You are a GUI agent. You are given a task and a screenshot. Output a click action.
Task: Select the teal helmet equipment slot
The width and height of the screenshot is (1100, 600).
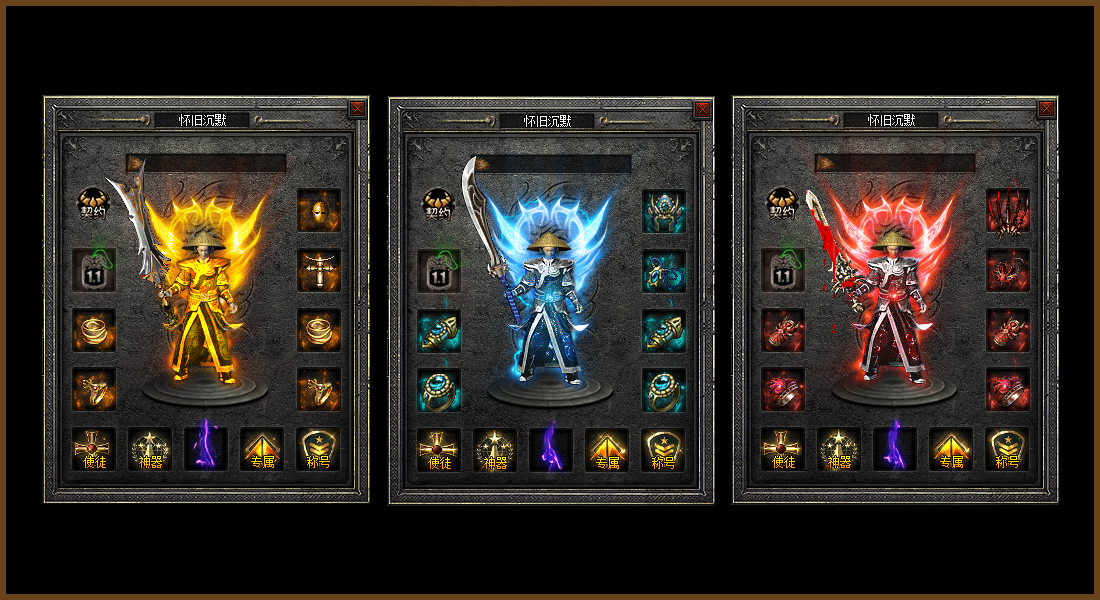(663, 211)
